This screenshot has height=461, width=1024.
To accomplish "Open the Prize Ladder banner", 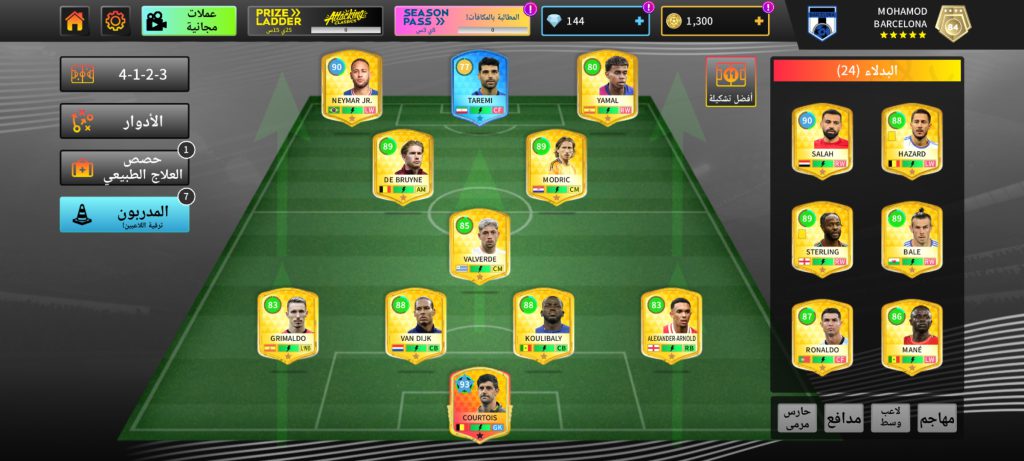I will 315,21.
